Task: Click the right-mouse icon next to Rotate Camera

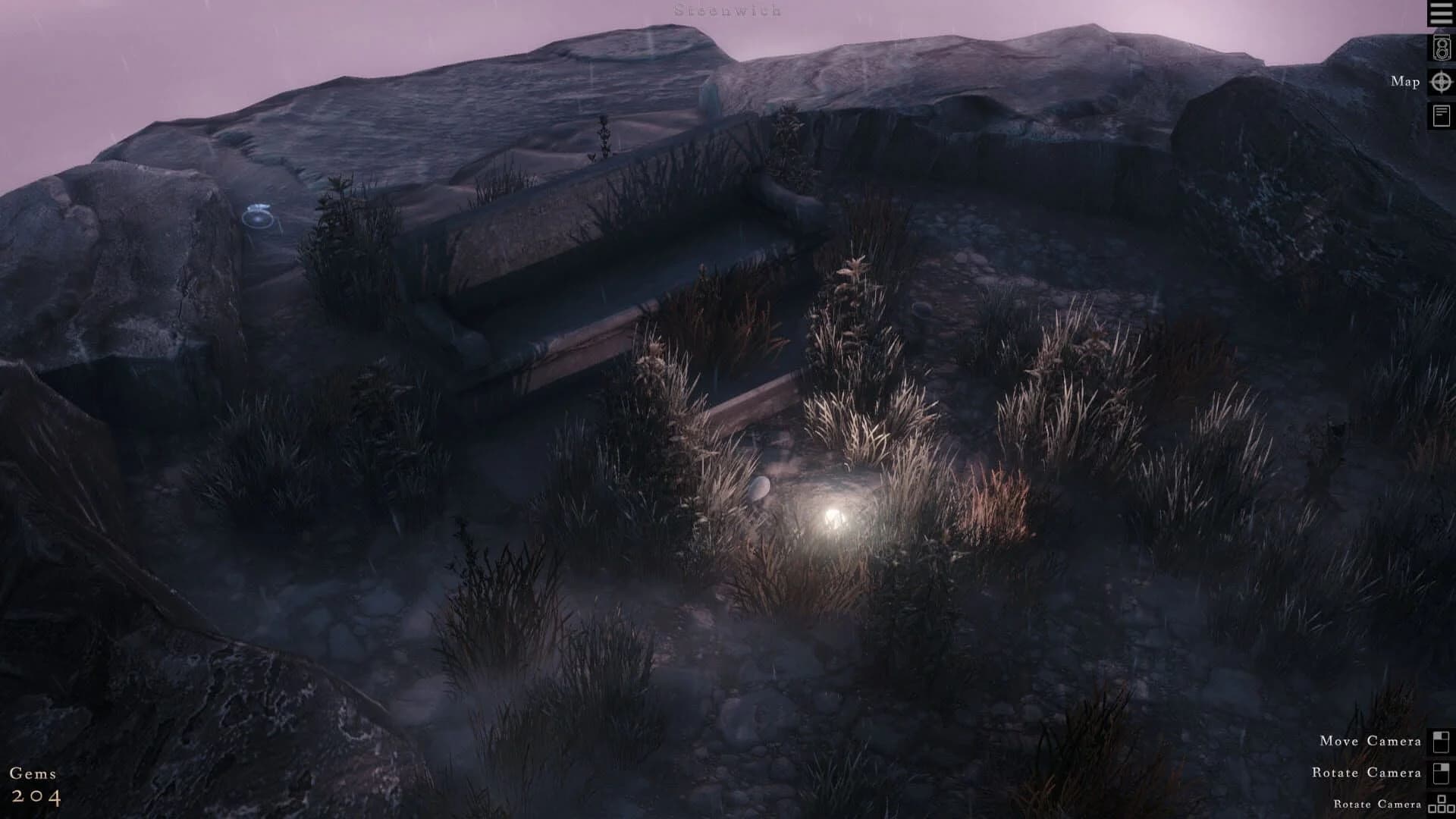Action: point(1440,773)
